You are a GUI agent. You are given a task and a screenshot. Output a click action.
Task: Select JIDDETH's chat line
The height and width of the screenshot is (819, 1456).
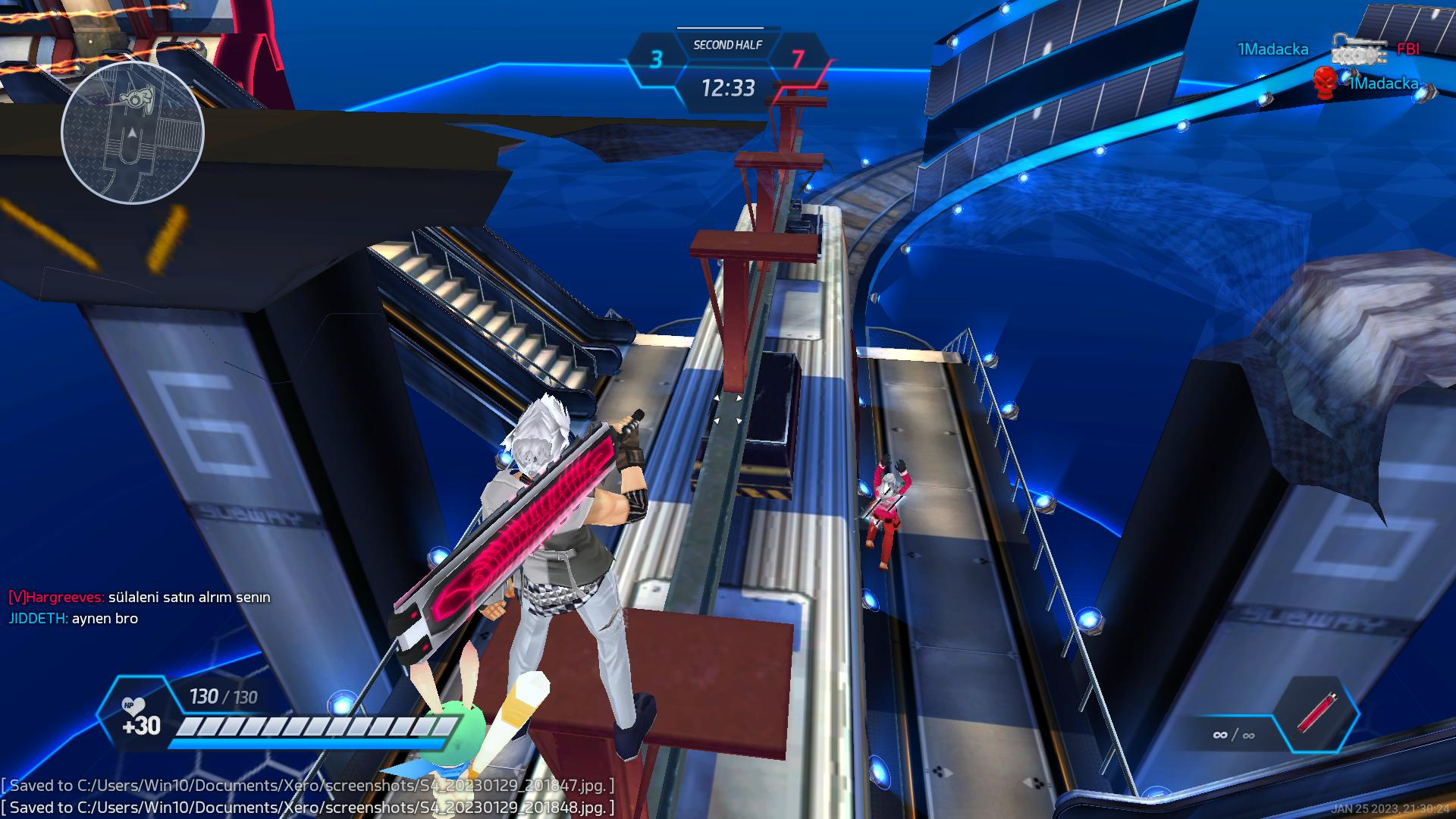(x=74, y=618)
